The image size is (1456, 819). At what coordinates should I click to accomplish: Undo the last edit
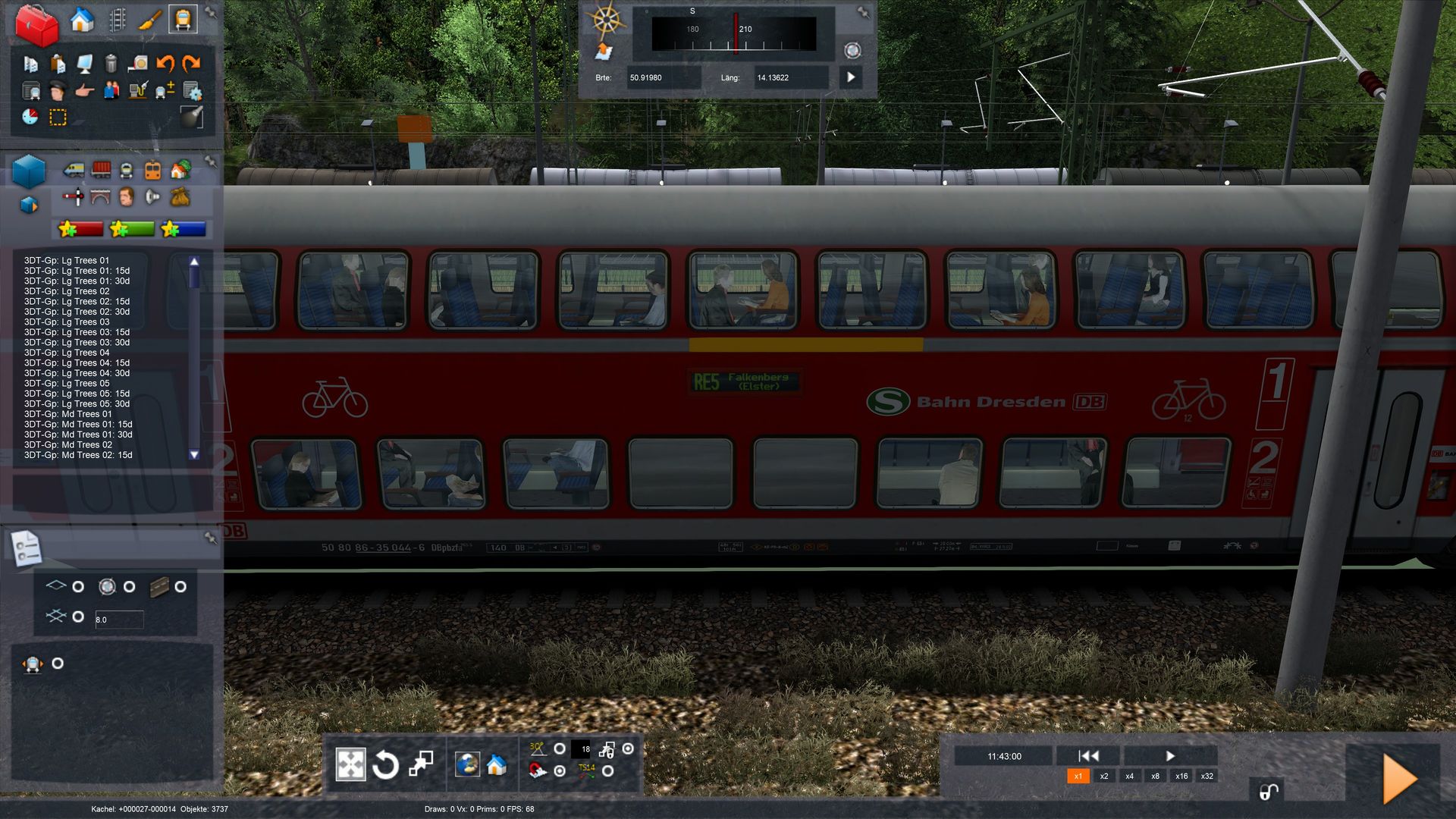pos(165,64)
